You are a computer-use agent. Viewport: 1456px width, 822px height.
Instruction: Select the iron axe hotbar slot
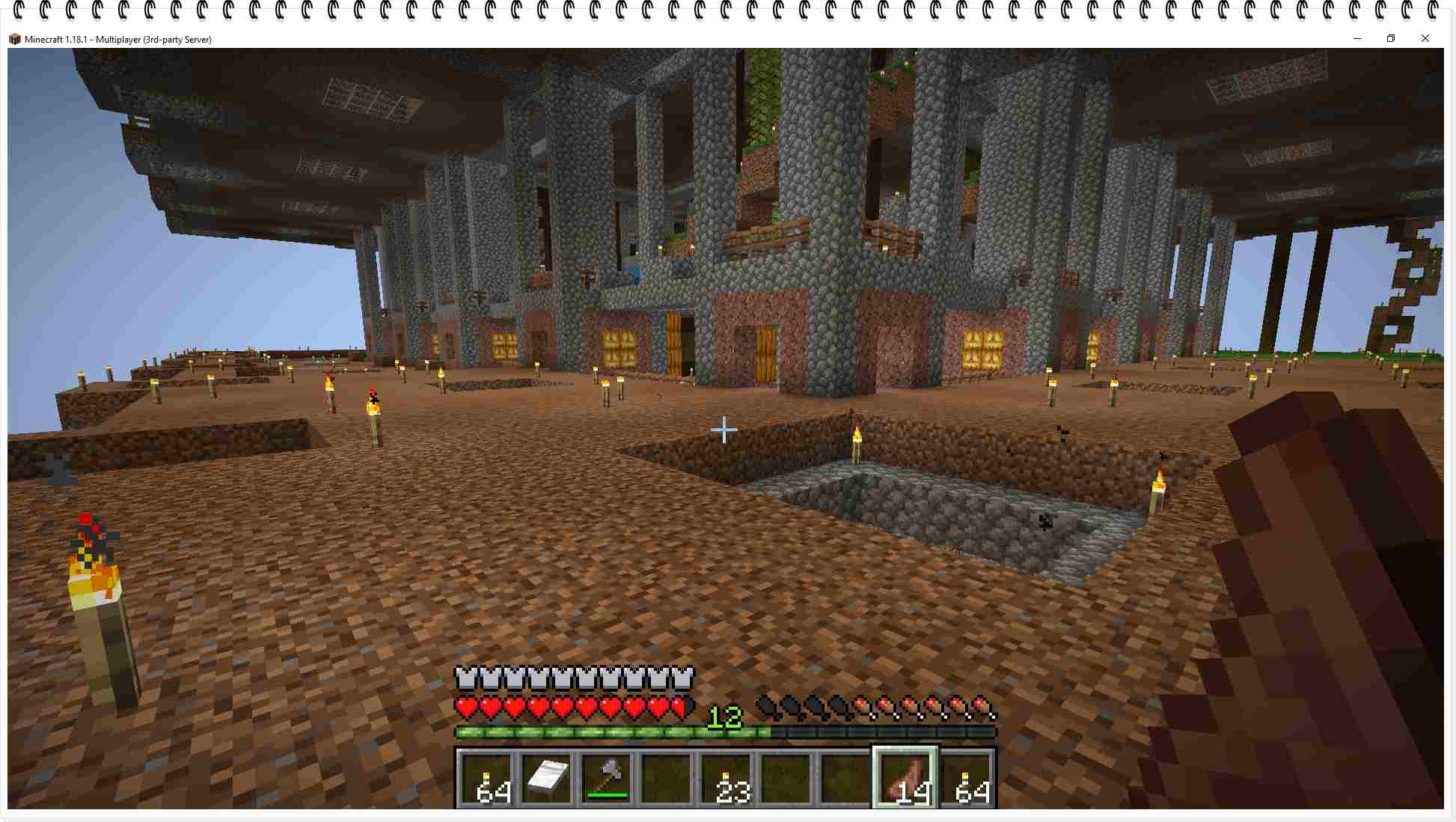[607, 779]
